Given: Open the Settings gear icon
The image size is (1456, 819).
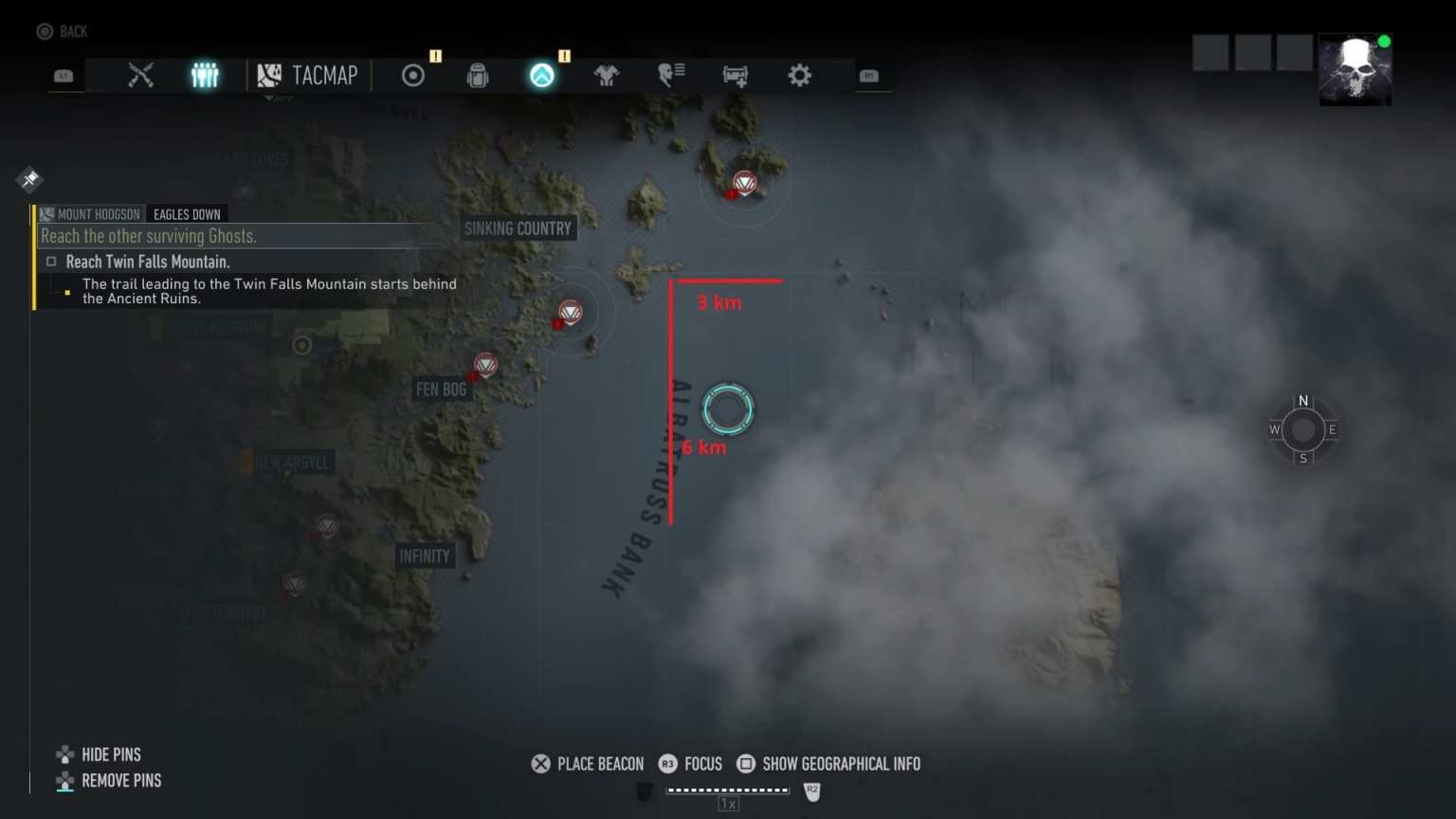Looking at the screenshot, I should (799, 75).
